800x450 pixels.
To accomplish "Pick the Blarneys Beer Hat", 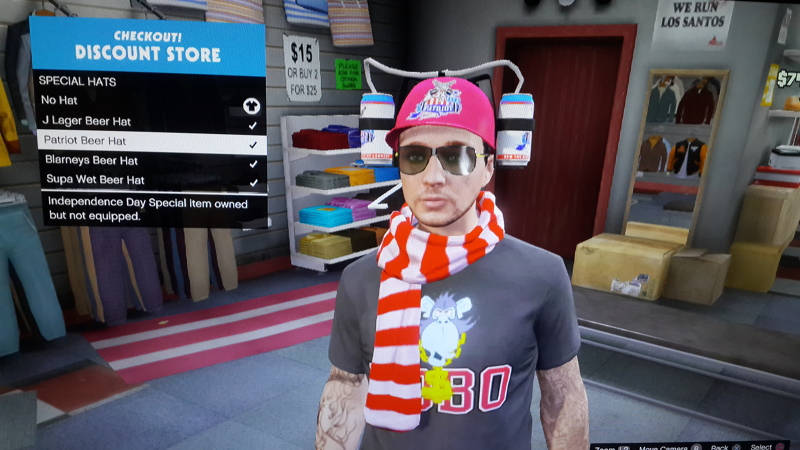I will click(x=148, y=161).
